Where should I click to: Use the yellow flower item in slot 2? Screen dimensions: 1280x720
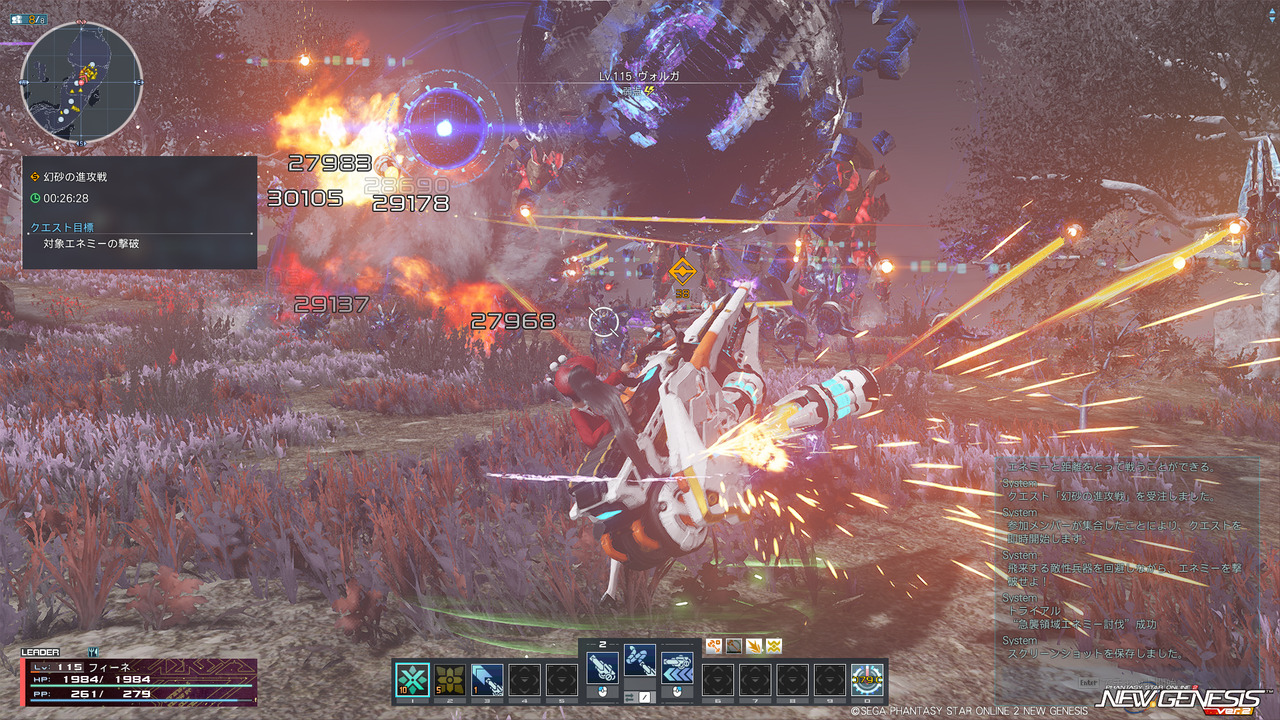click(449, 679)
